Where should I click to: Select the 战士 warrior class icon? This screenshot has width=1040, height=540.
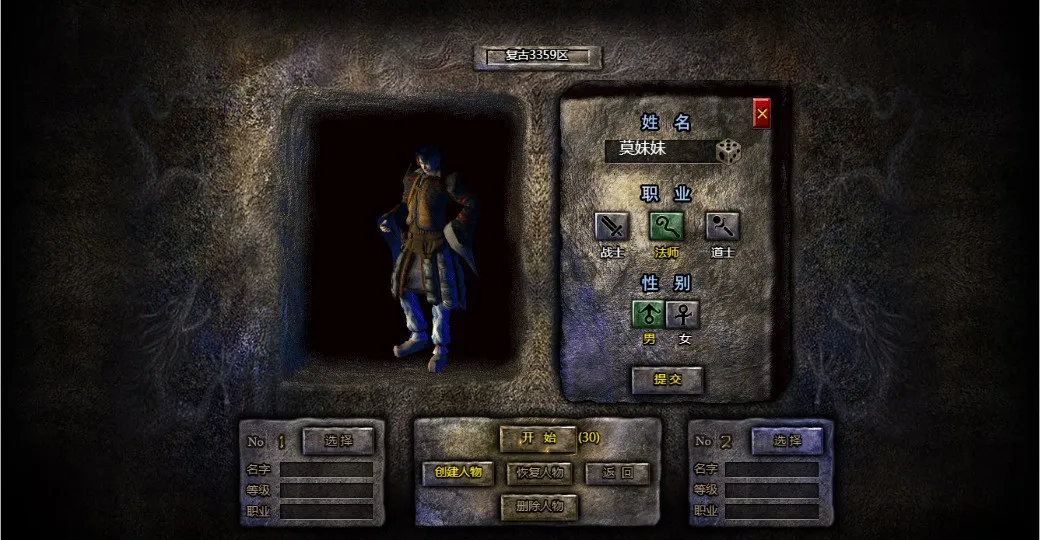611,227
